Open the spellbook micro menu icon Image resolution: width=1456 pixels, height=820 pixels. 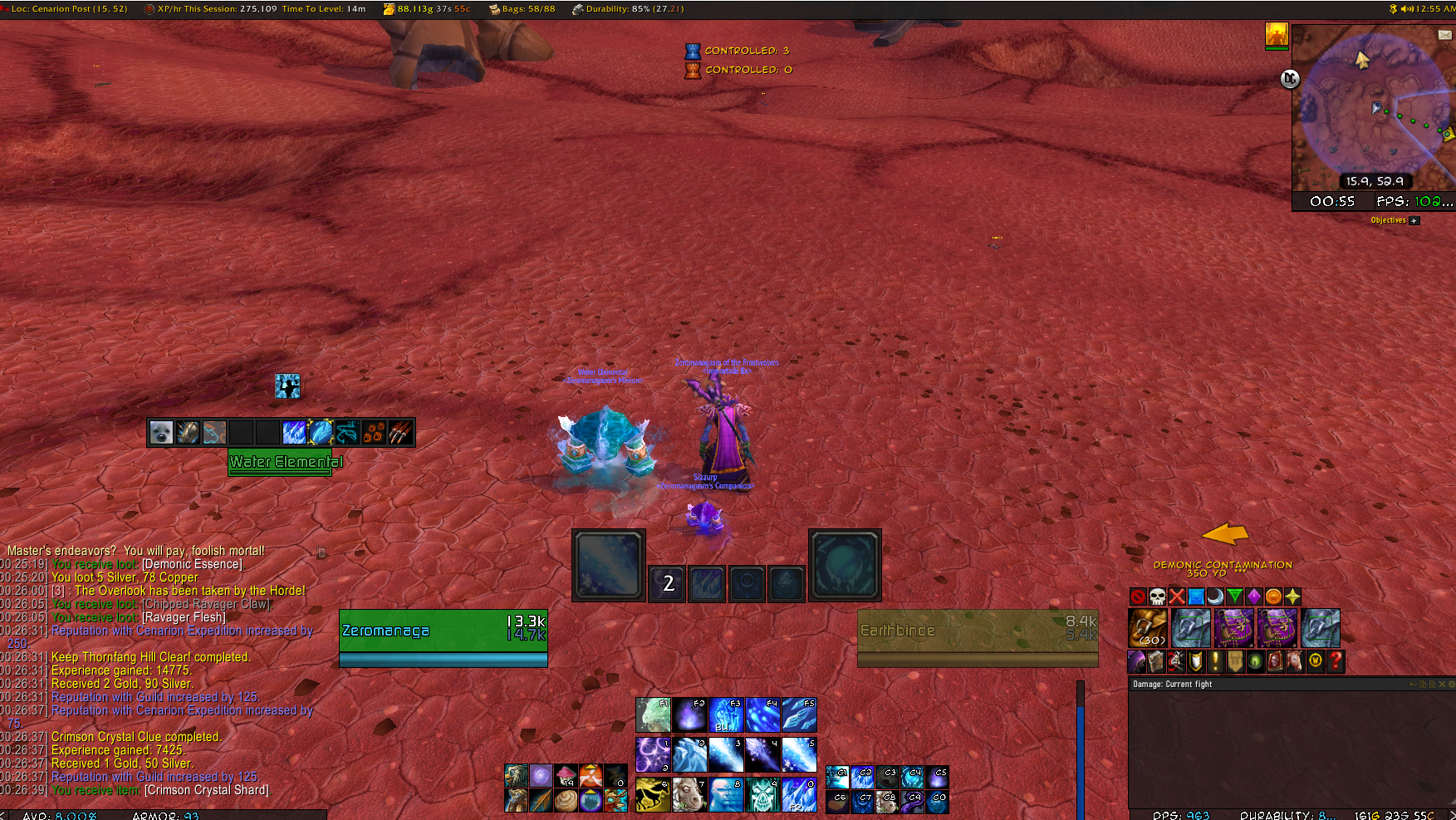click(x=1155, y=662)
